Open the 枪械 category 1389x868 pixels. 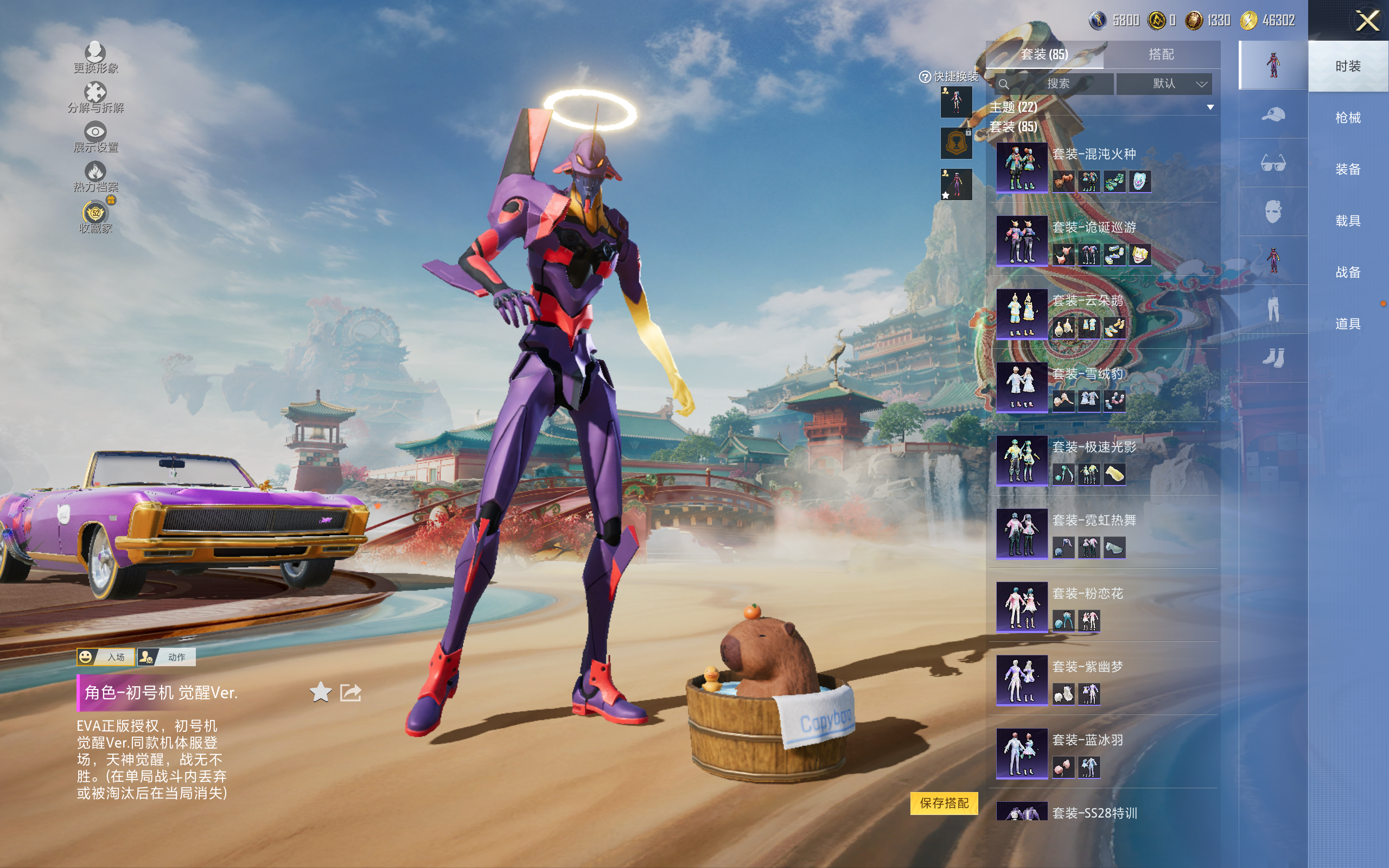[1347, 118]
